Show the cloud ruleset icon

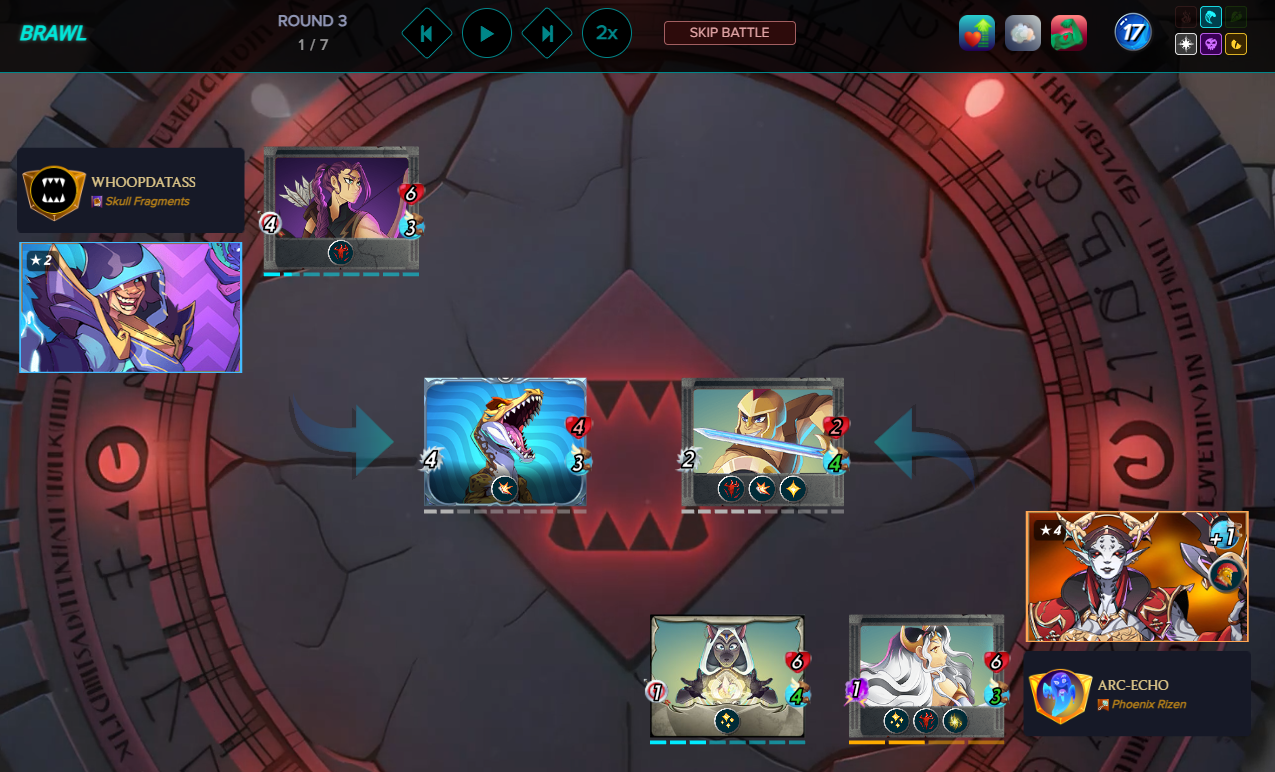[x=1023, y=33]
